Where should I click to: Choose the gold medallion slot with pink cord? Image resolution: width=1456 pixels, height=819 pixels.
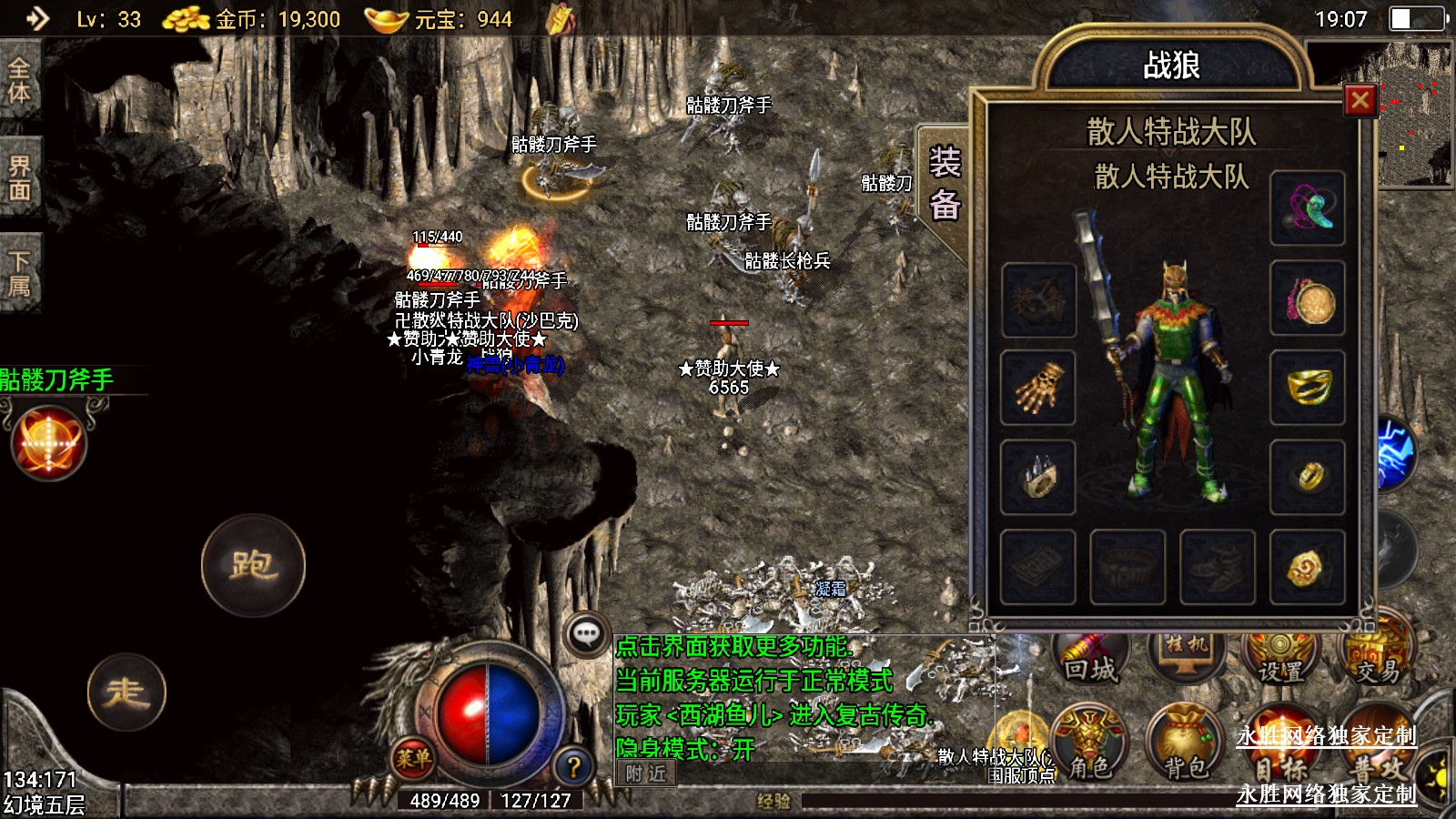click(1308, 300)
